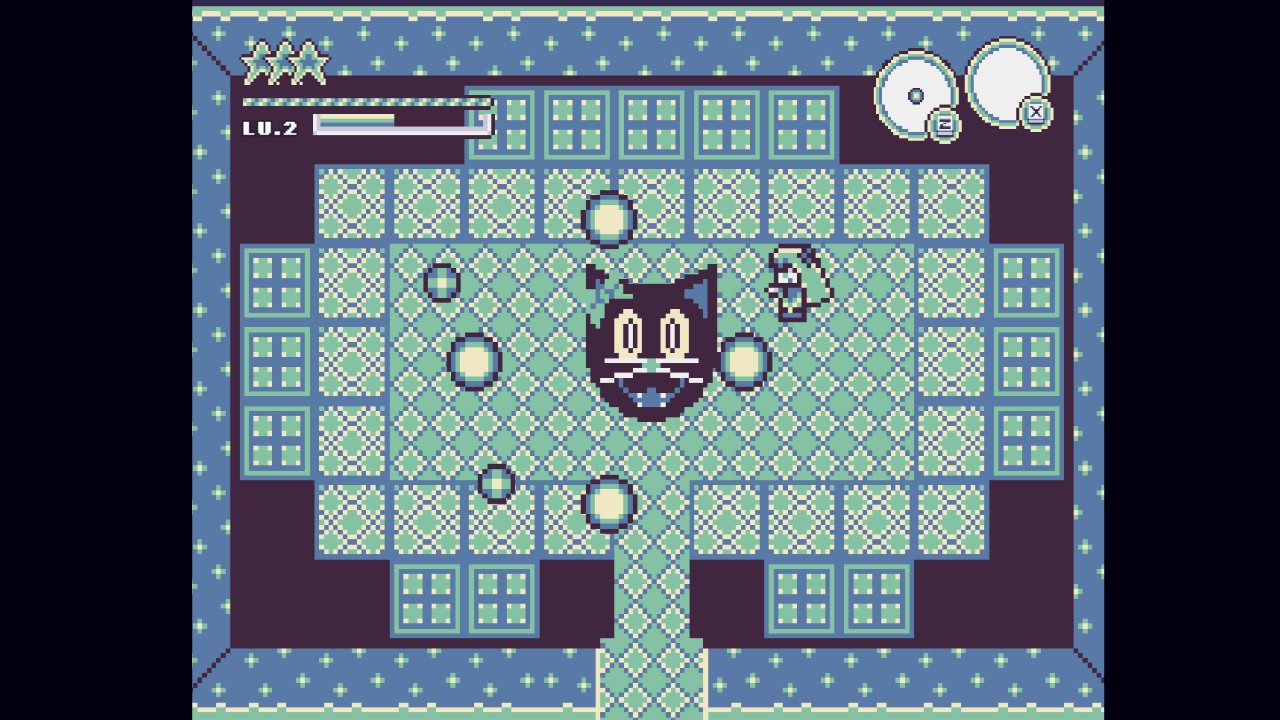Expand the bubble in the lower-left arena area
This screenshot has height=720, width=1280.
tap(495, 483)
